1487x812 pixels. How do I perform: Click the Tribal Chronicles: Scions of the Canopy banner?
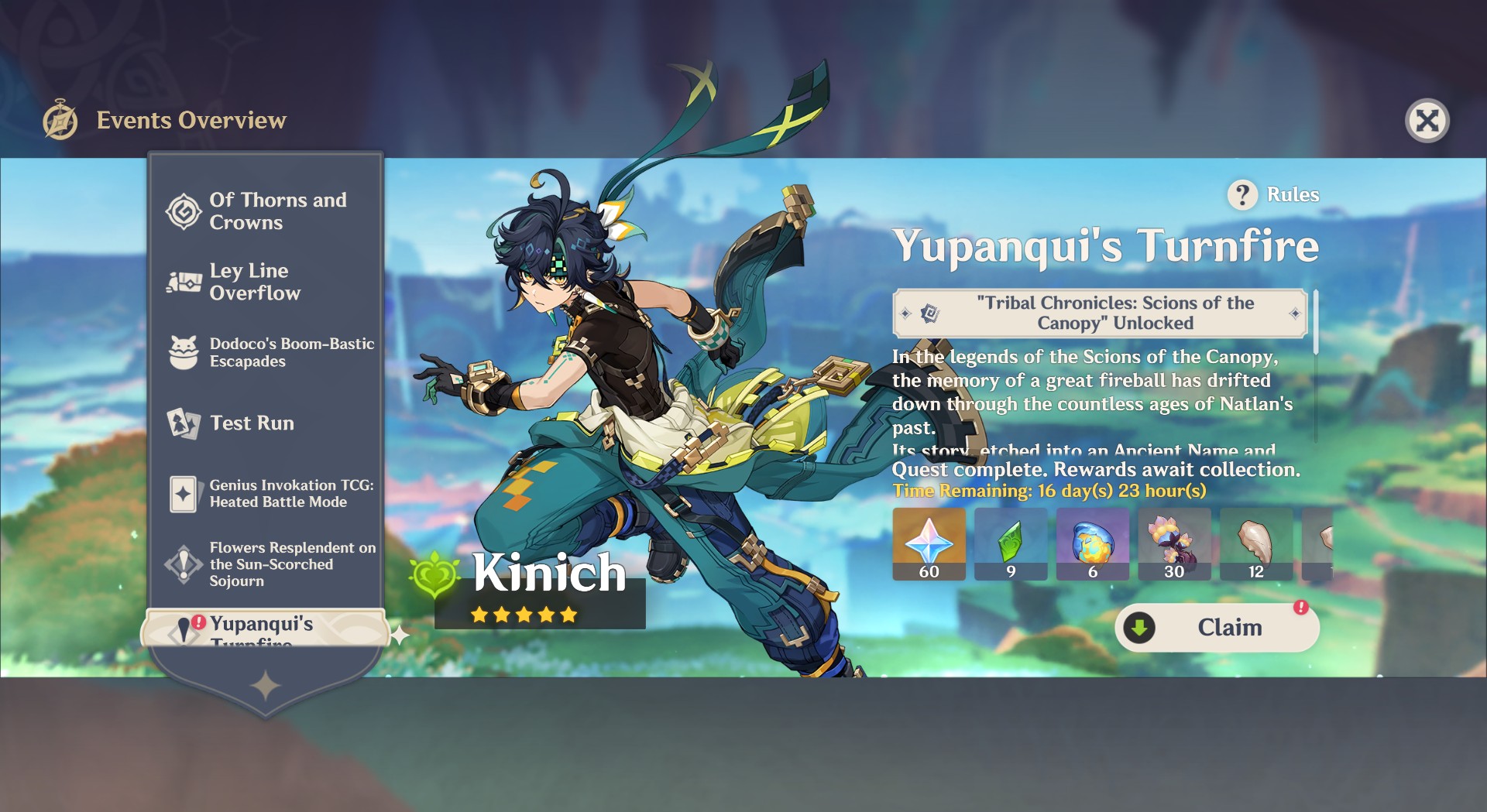pyautogui.click(x=1099, y=313)
